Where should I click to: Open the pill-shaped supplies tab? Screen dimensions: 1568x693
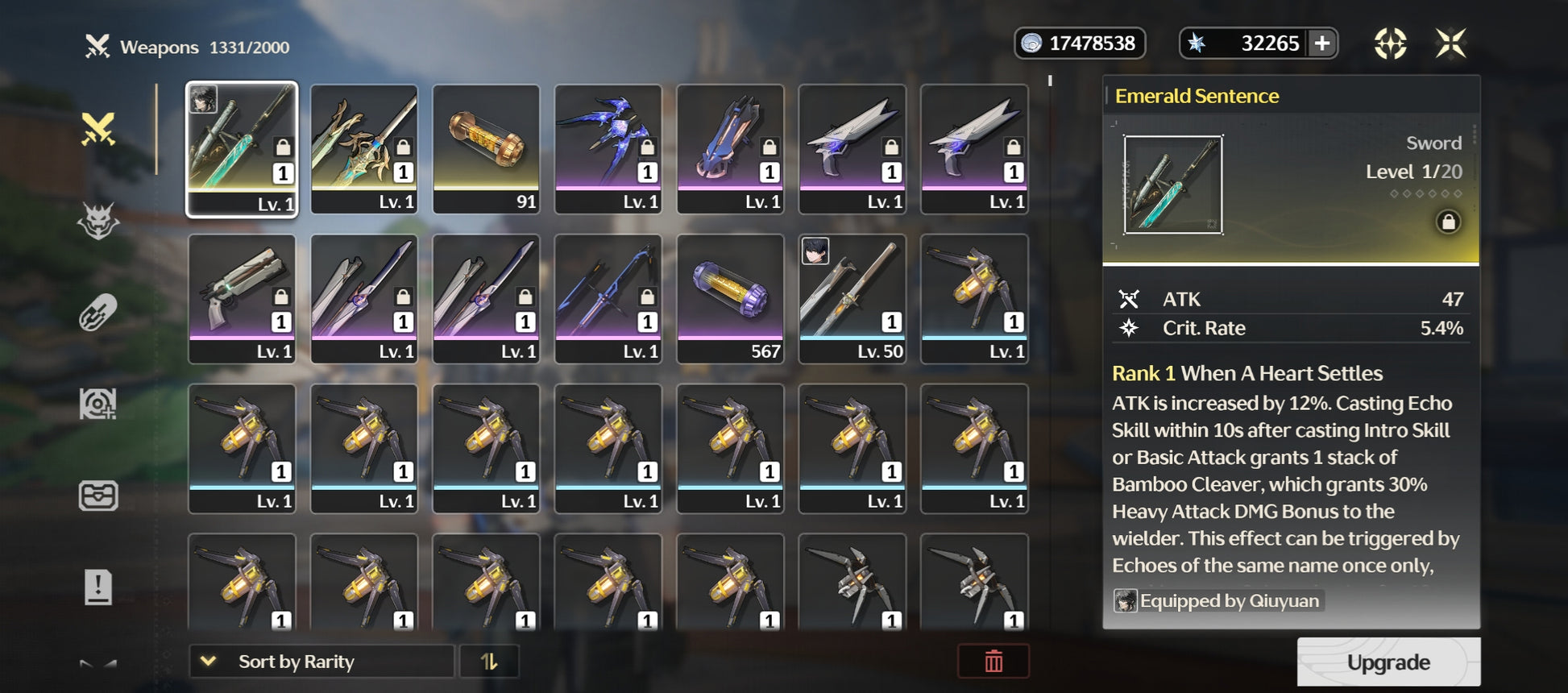pyautogui.click(x=98, y=313)
